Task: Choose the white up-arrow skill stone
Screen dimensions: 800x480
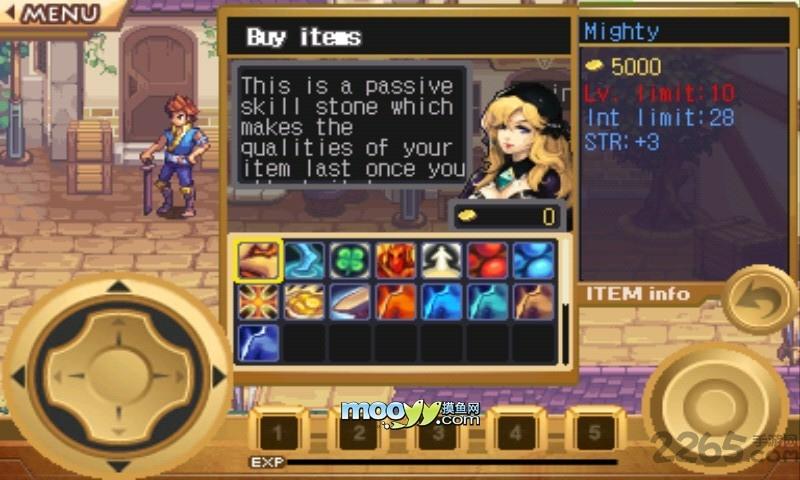Action: point(440,260)
